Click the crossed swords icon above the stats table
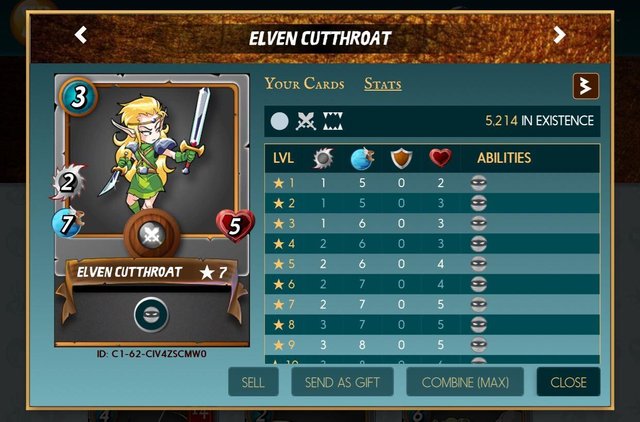The width and height of the screenshot is (640, 422). click(x=306, y=122)
